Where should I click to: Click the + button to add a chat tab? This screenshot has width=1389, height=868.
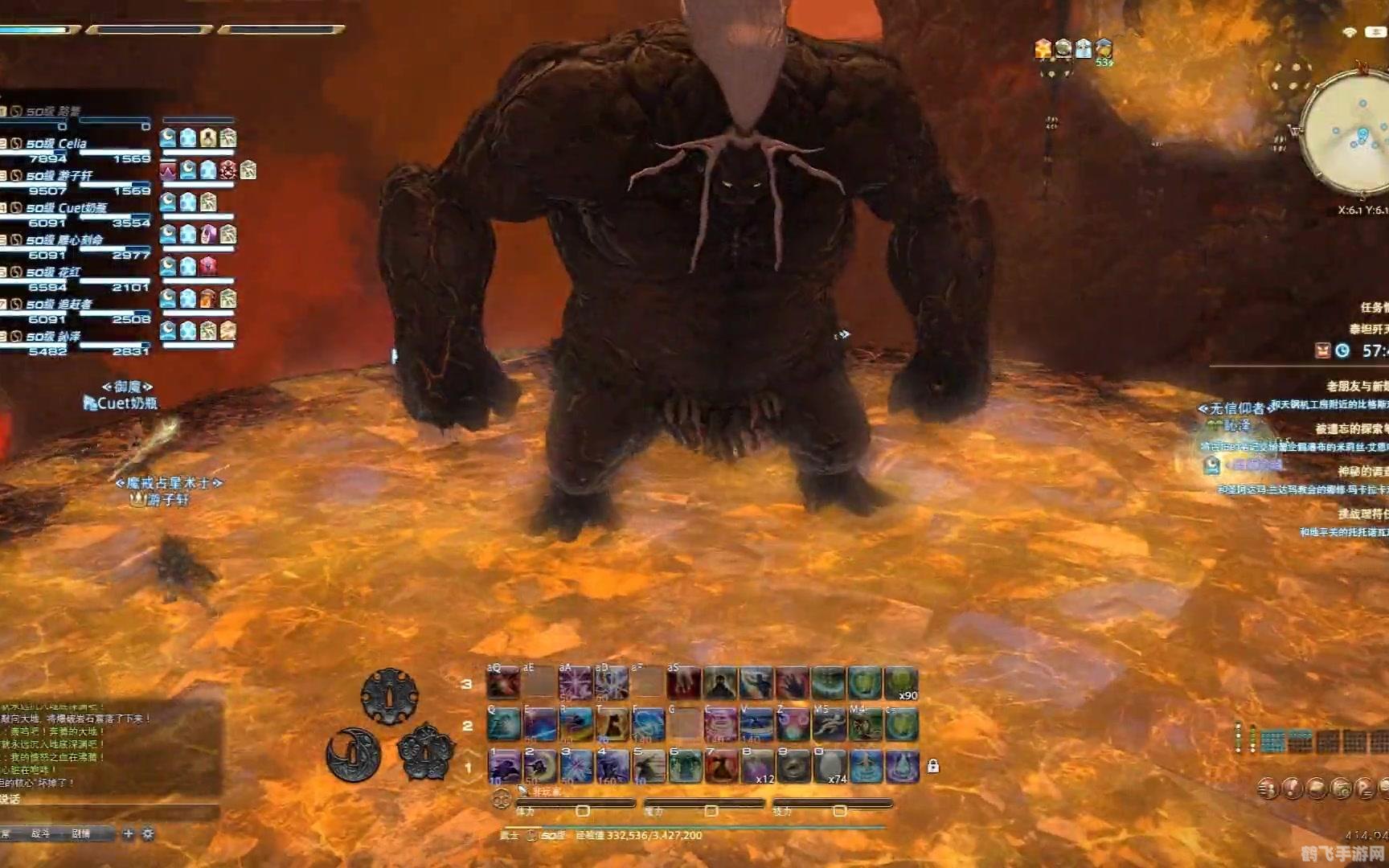pos(127,834)
